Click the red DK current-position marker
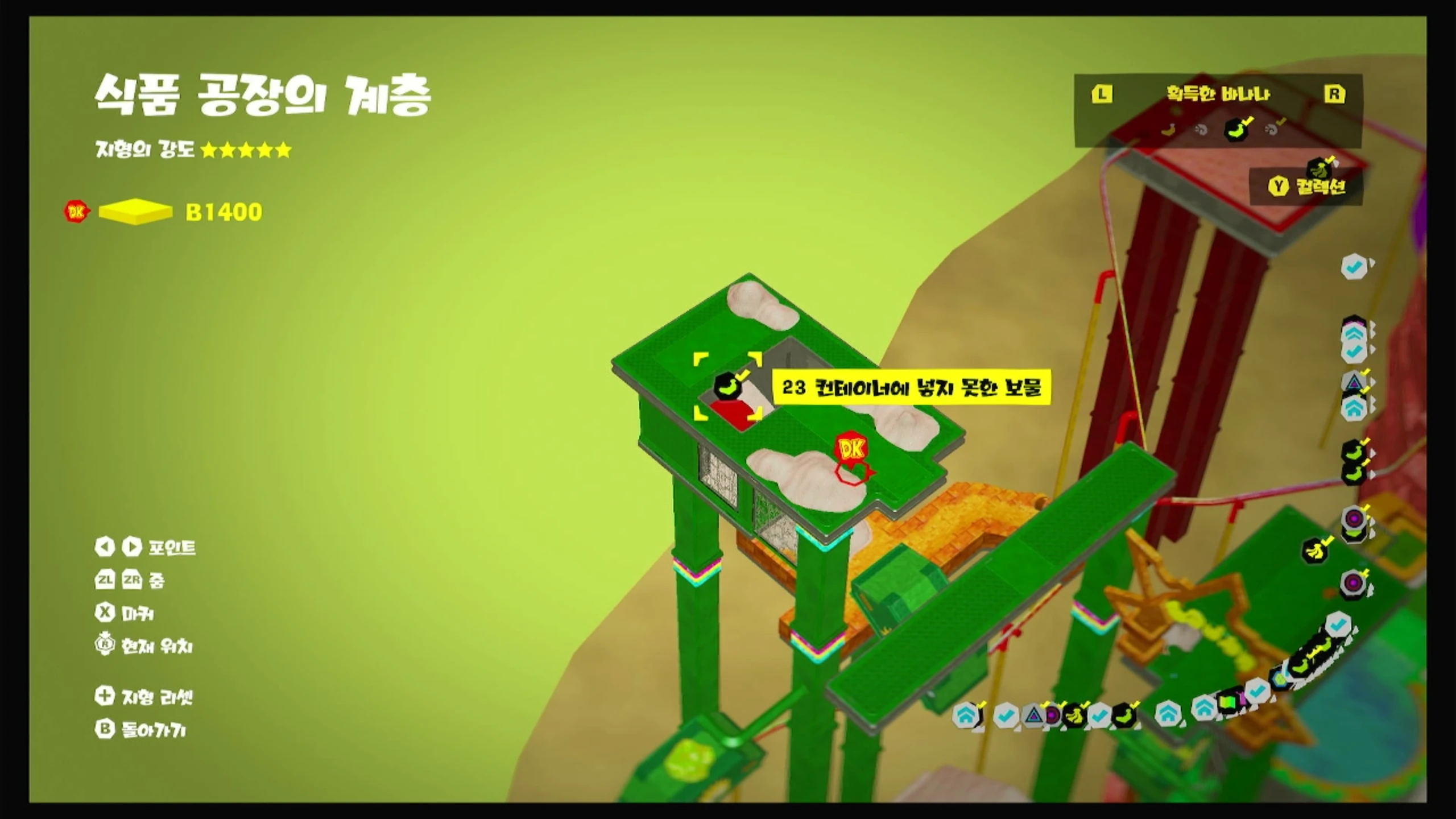Screen dimensions: 1456x819 (x=851, y=450)
